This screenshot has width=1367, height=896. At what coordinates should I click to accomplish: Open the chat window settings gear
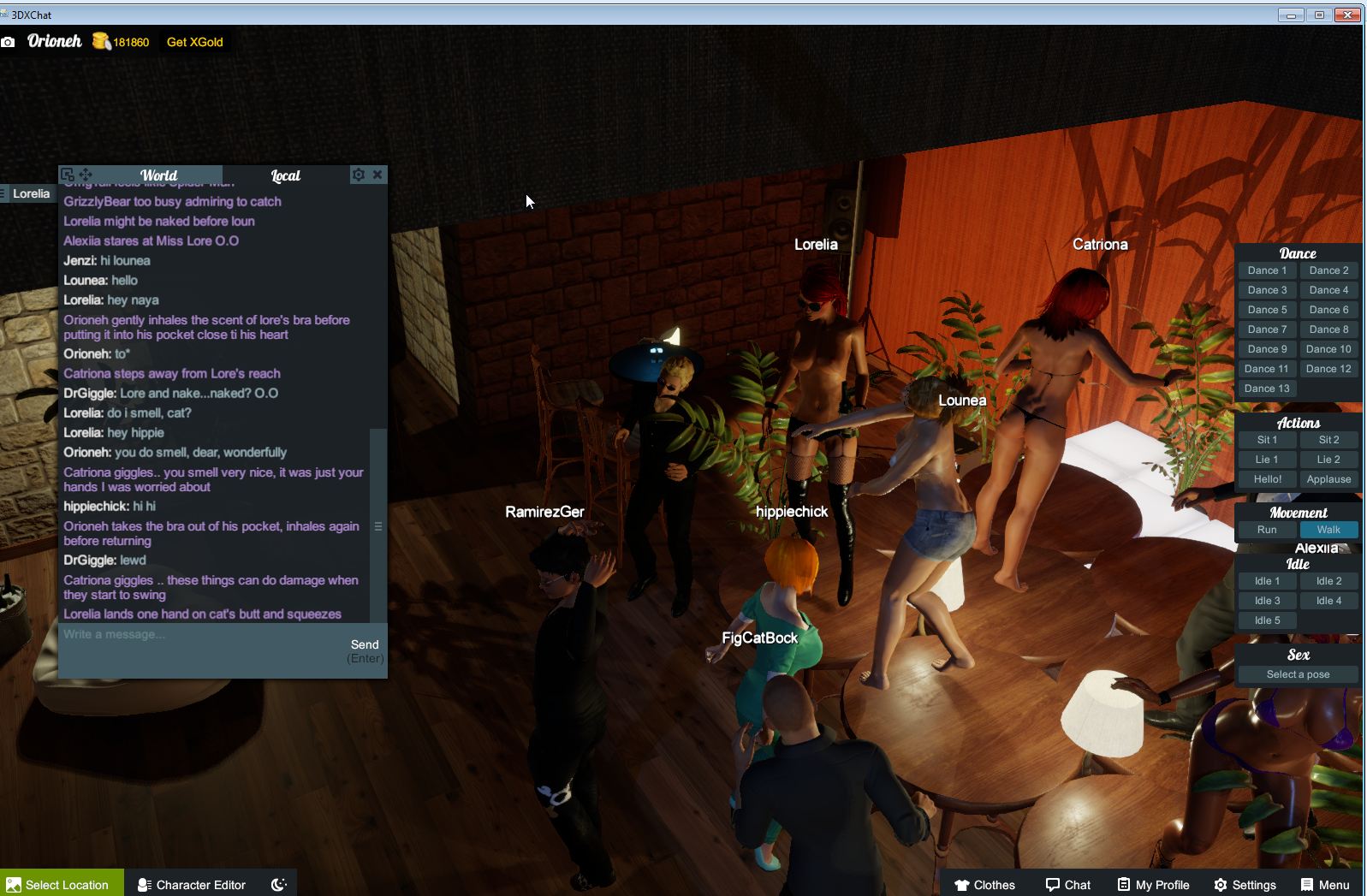[x=358, y=175]
